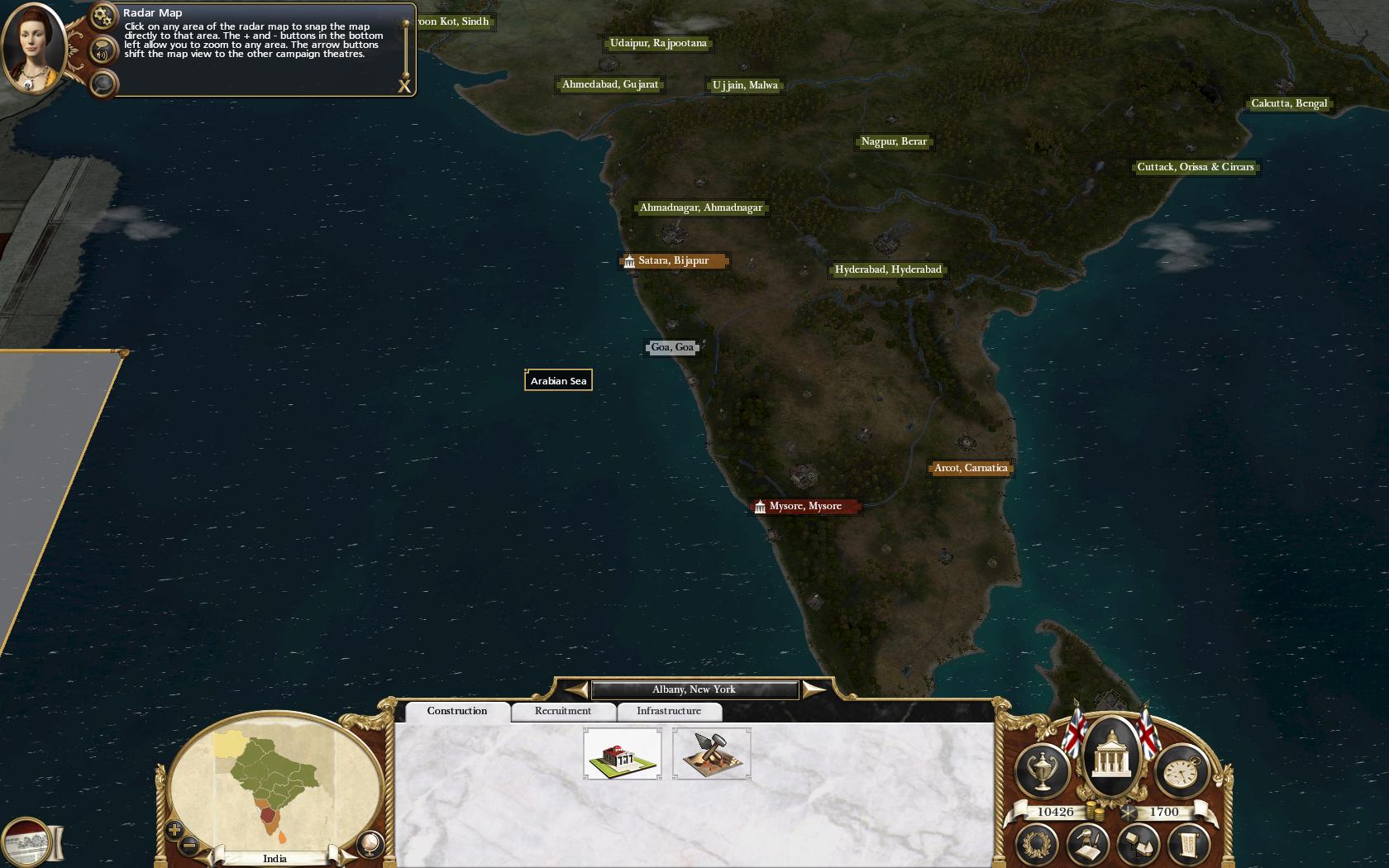Toggle advisor speech with the speaker icon
The image size is (1389, 868).
click(103, 52)
